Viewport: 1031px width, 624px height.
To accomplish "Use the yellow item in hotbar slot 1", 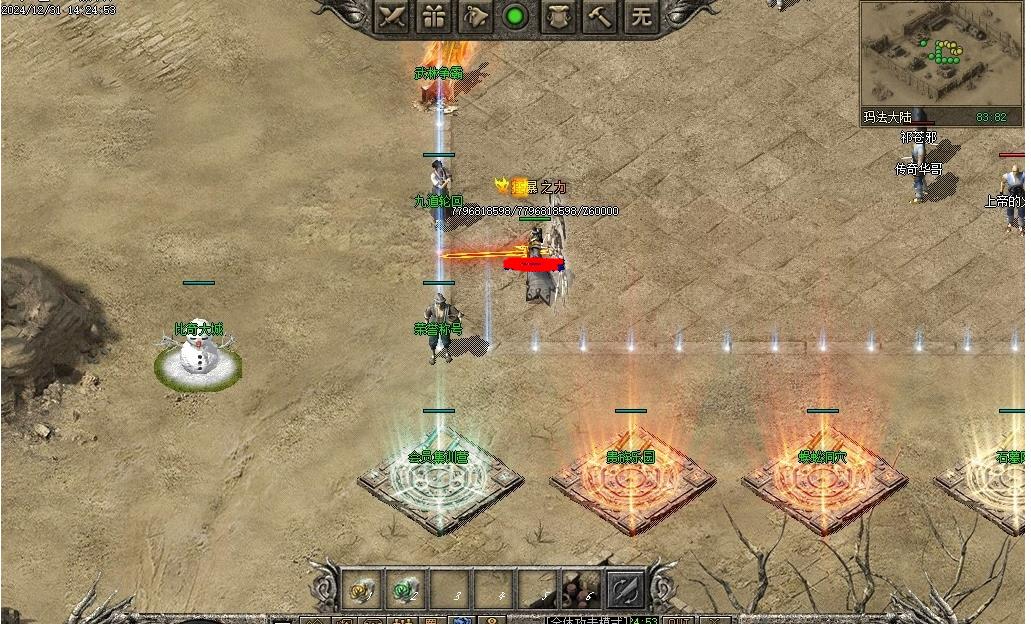I will 360,590.
